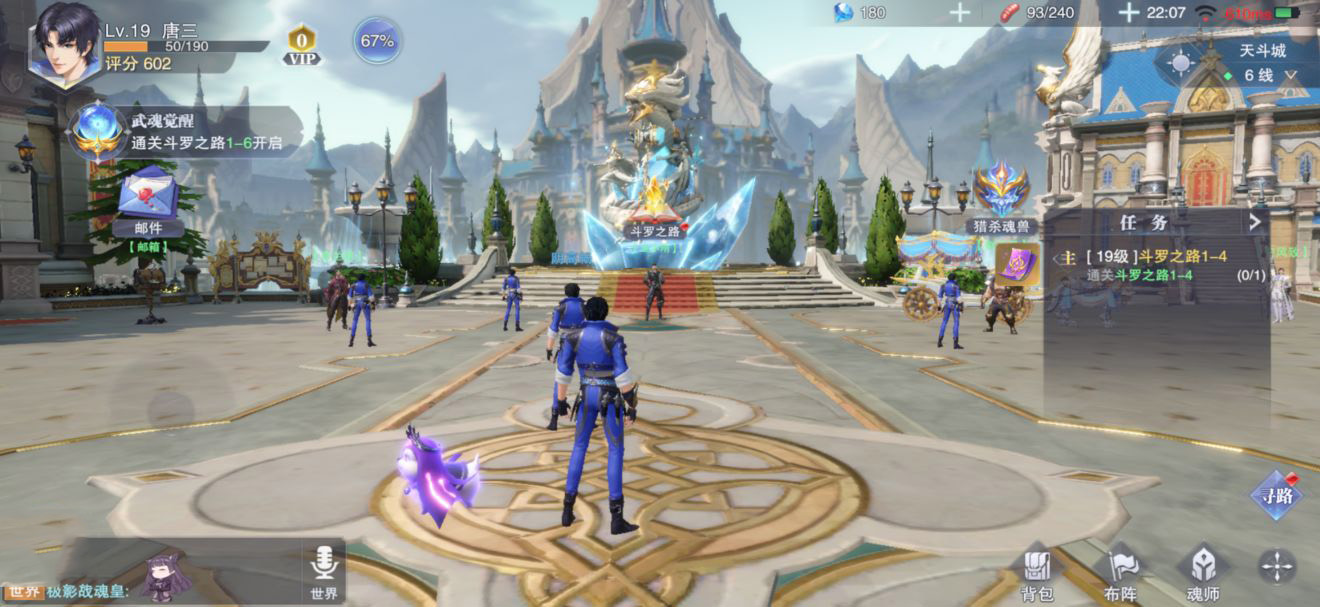The width and height of the screenshot is (1320, 607).
Task: Add stamina using the plus beside 93/240
Action: (1128, 12)
